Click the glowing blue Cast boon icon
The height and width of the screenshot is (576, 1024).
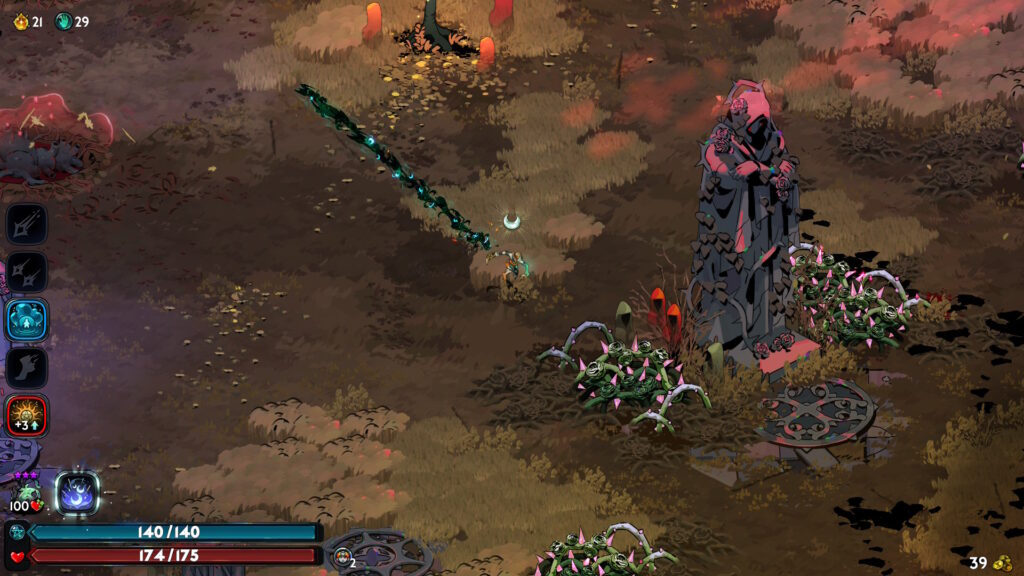tap(26, 320)
